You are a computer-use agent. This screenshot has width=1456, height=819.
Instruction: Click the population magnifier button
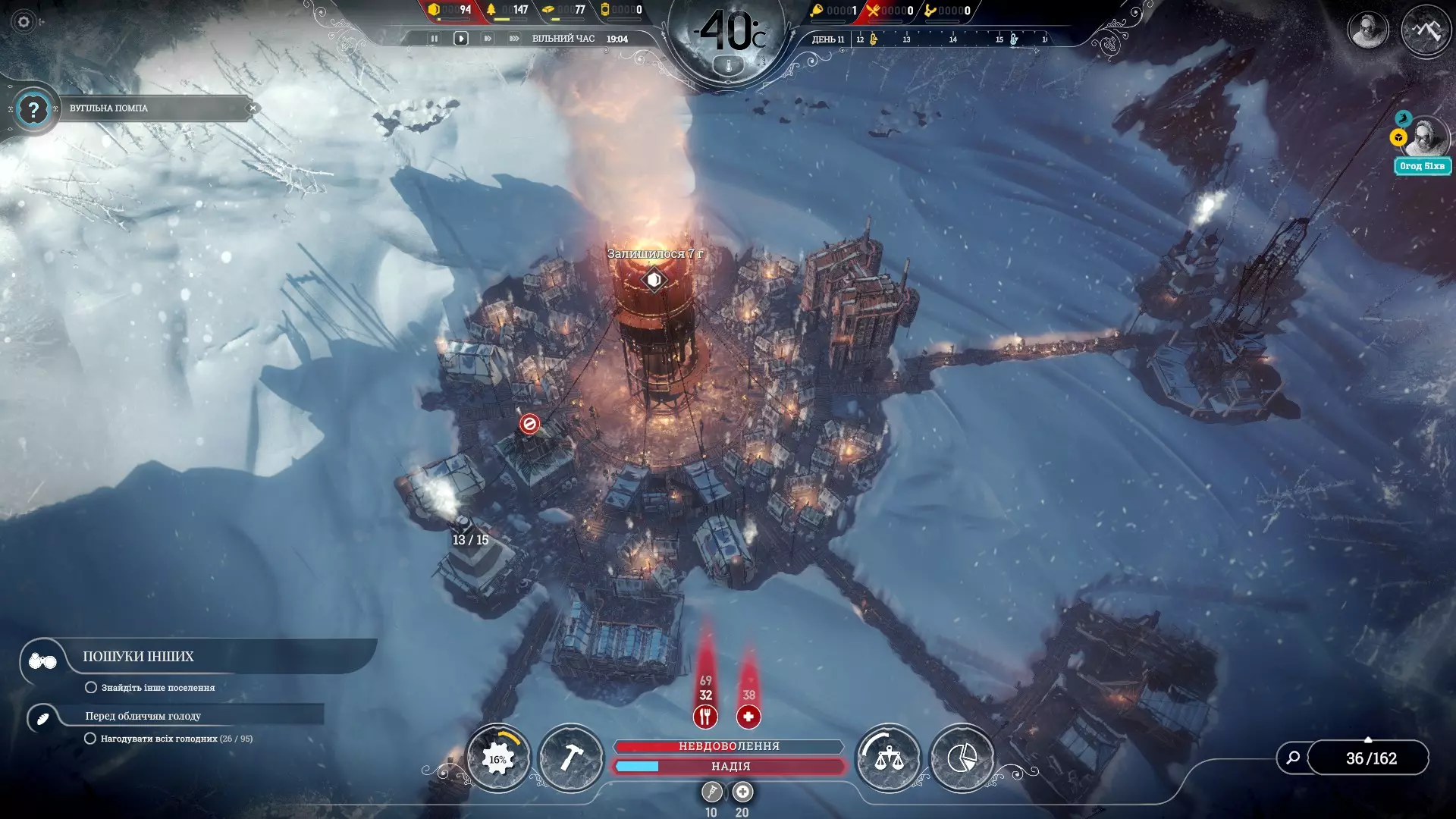click(1293, 758)
